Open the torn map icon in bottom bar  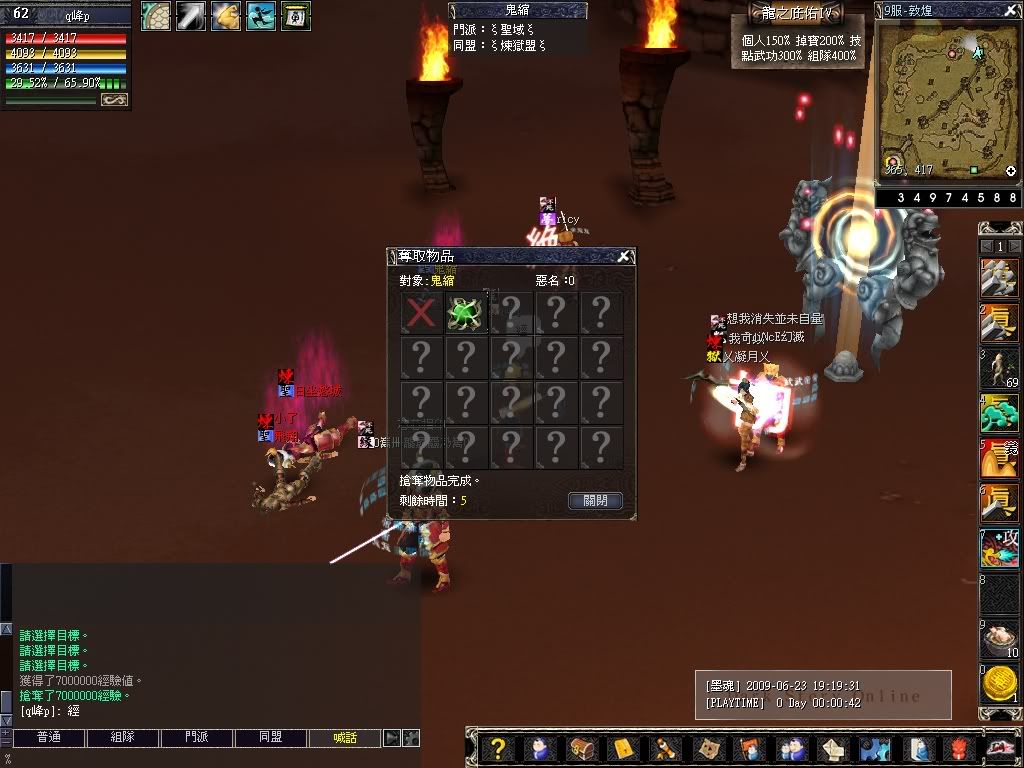tap(707, 749)
